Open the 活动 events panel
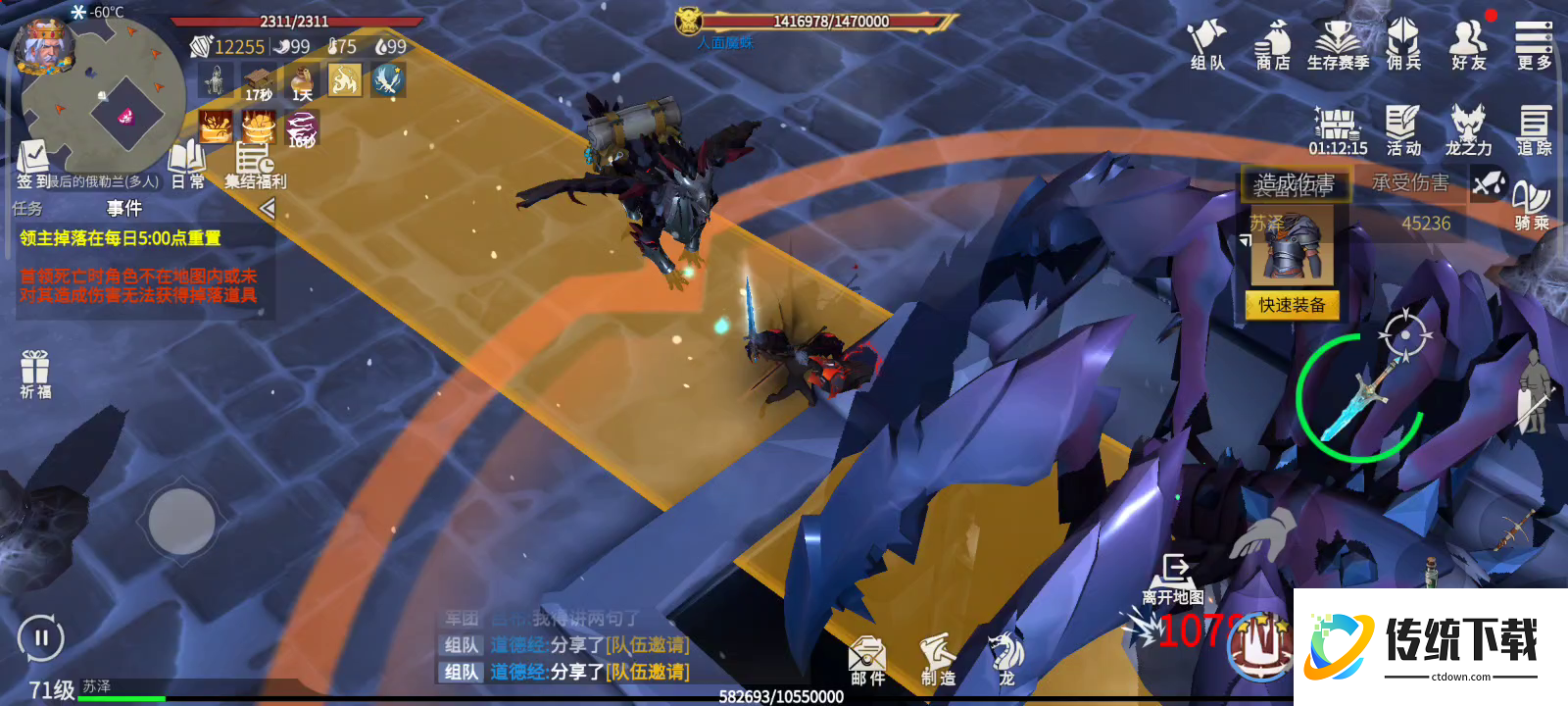Screen dimensions: 1568x706 1403,131
